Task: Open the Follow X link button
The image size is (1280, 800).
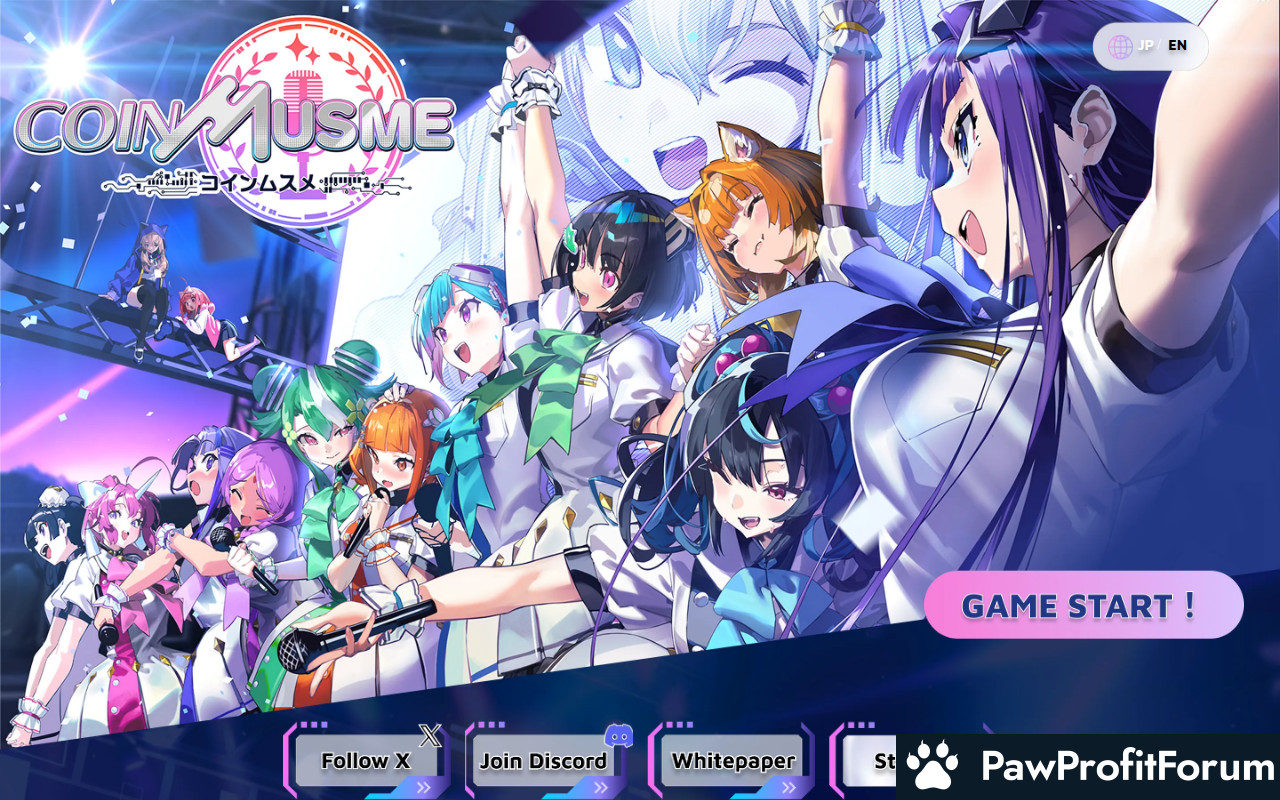Action: point(366,761)
